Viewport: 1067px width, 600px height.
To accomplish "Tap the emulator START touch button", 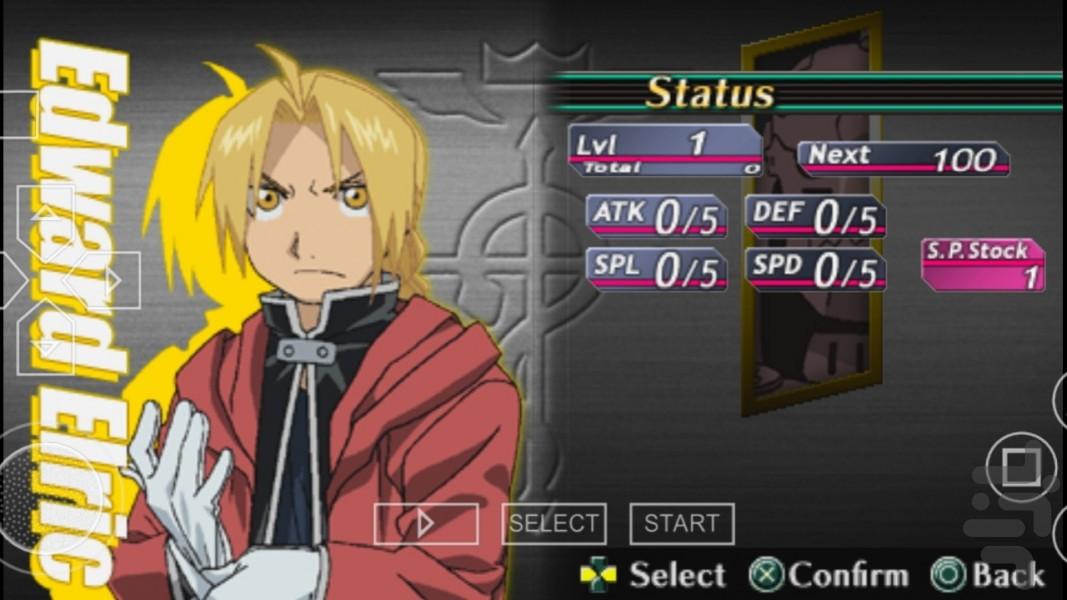I will tap(681, 523).
